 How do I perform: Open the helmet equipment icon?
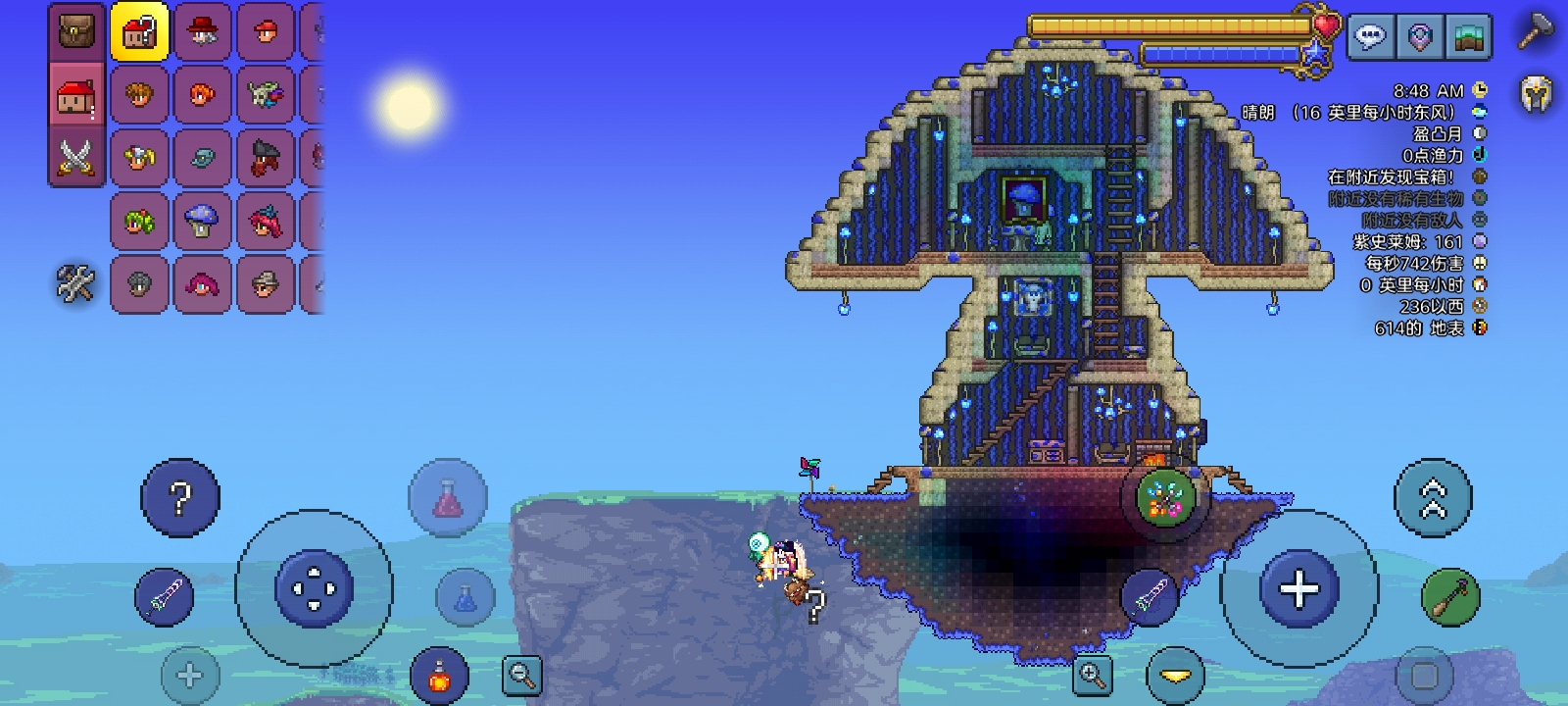[x=1536, y=94]
